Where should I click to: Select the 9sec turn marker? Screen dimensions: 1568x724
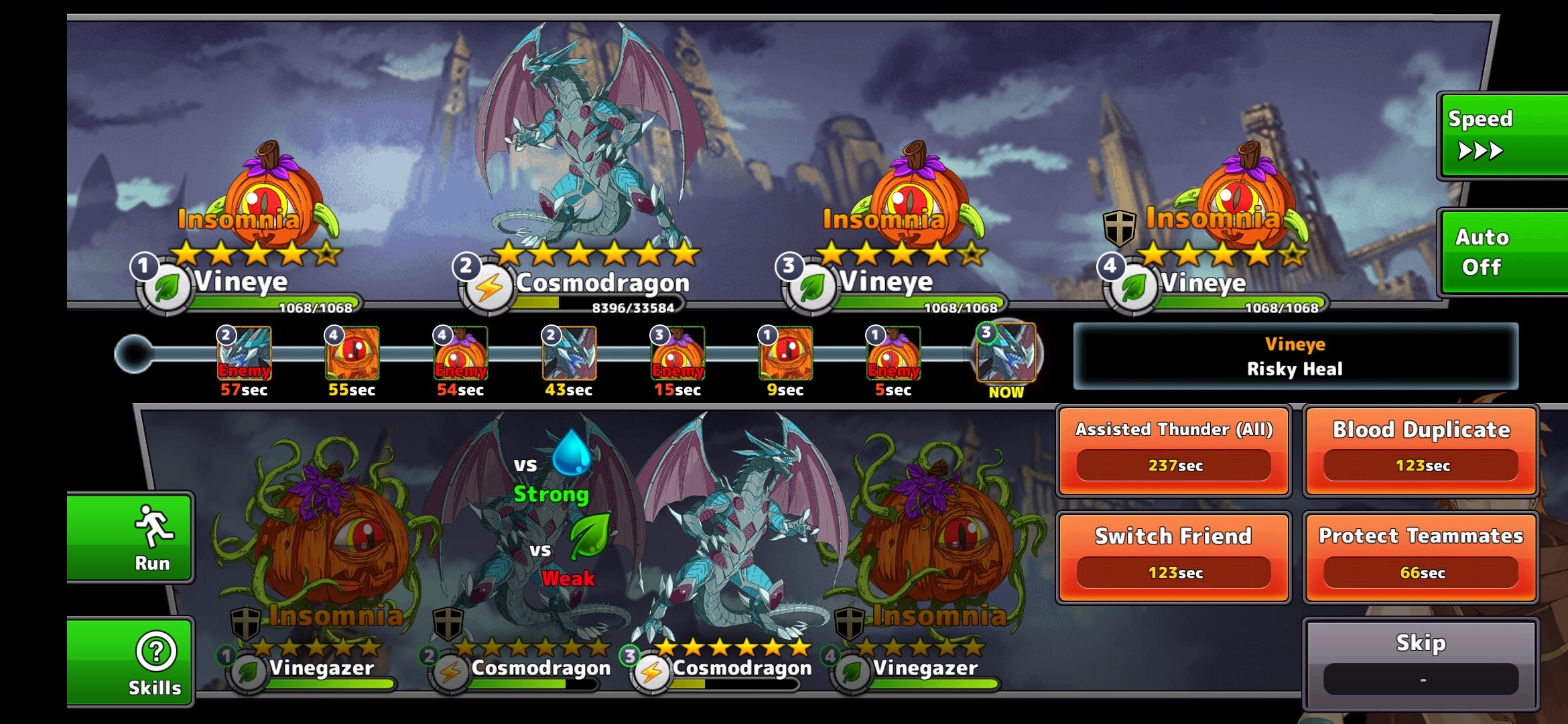[785, 354]
